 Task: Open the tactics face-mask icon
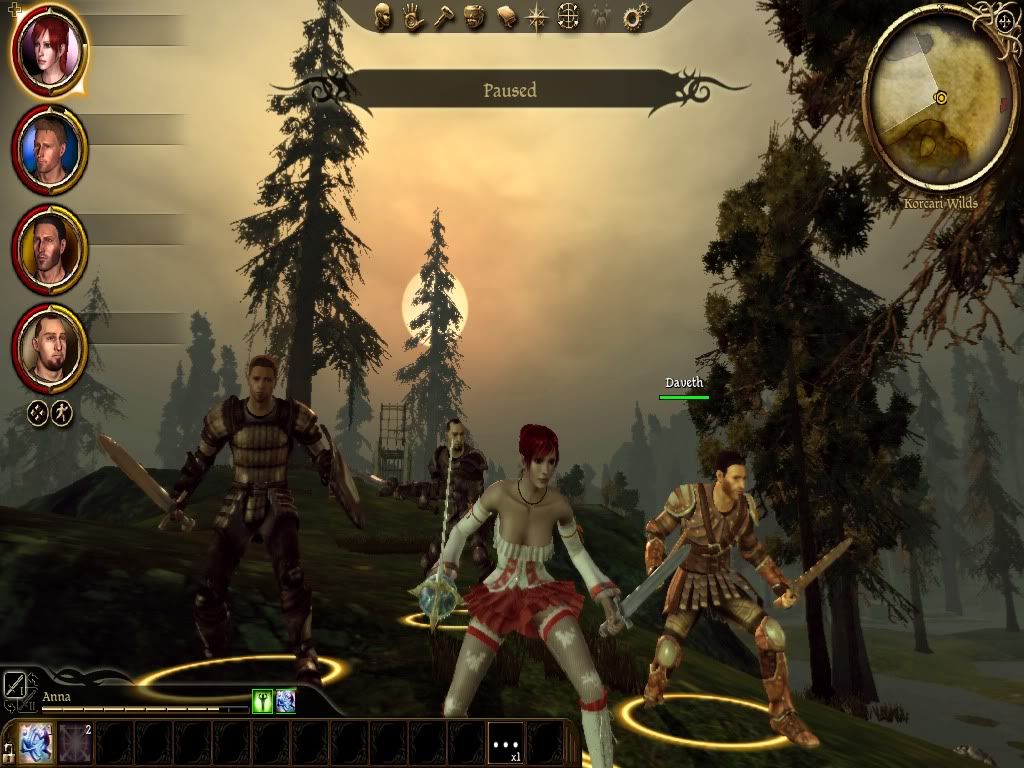(x=475, y=16)
